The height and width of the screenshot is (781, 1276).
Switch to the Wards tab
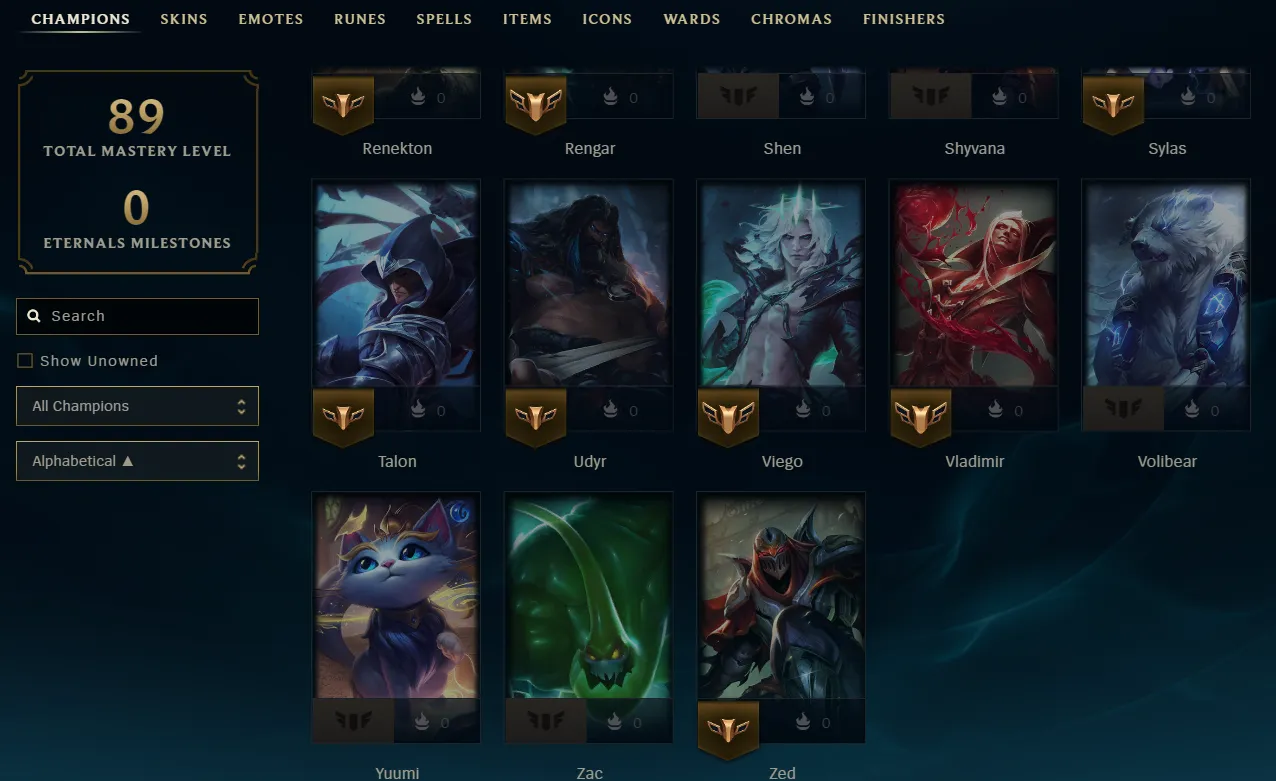pyautogui.click(x=691, y=19)
